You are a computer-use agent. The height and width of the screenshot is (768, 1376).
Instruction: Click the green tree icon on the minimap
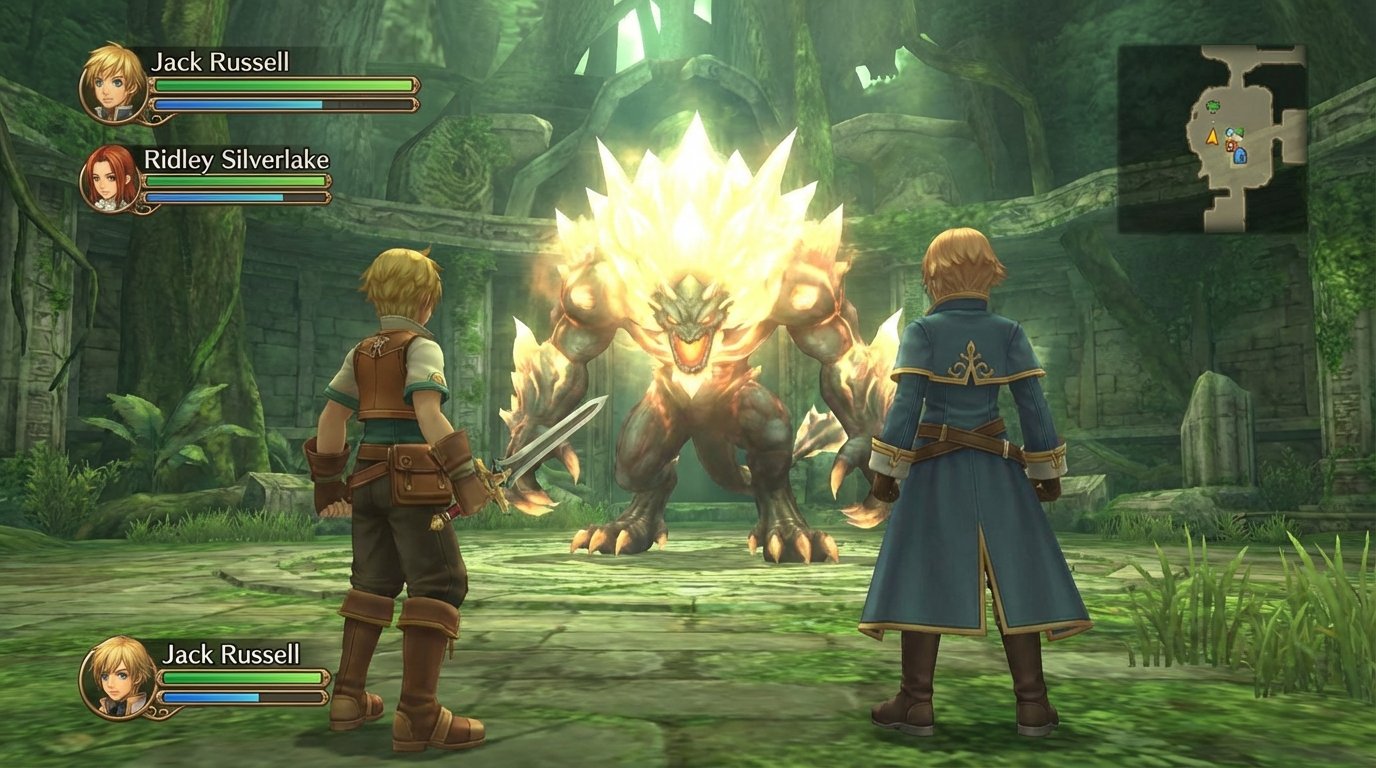point(1214,106)
